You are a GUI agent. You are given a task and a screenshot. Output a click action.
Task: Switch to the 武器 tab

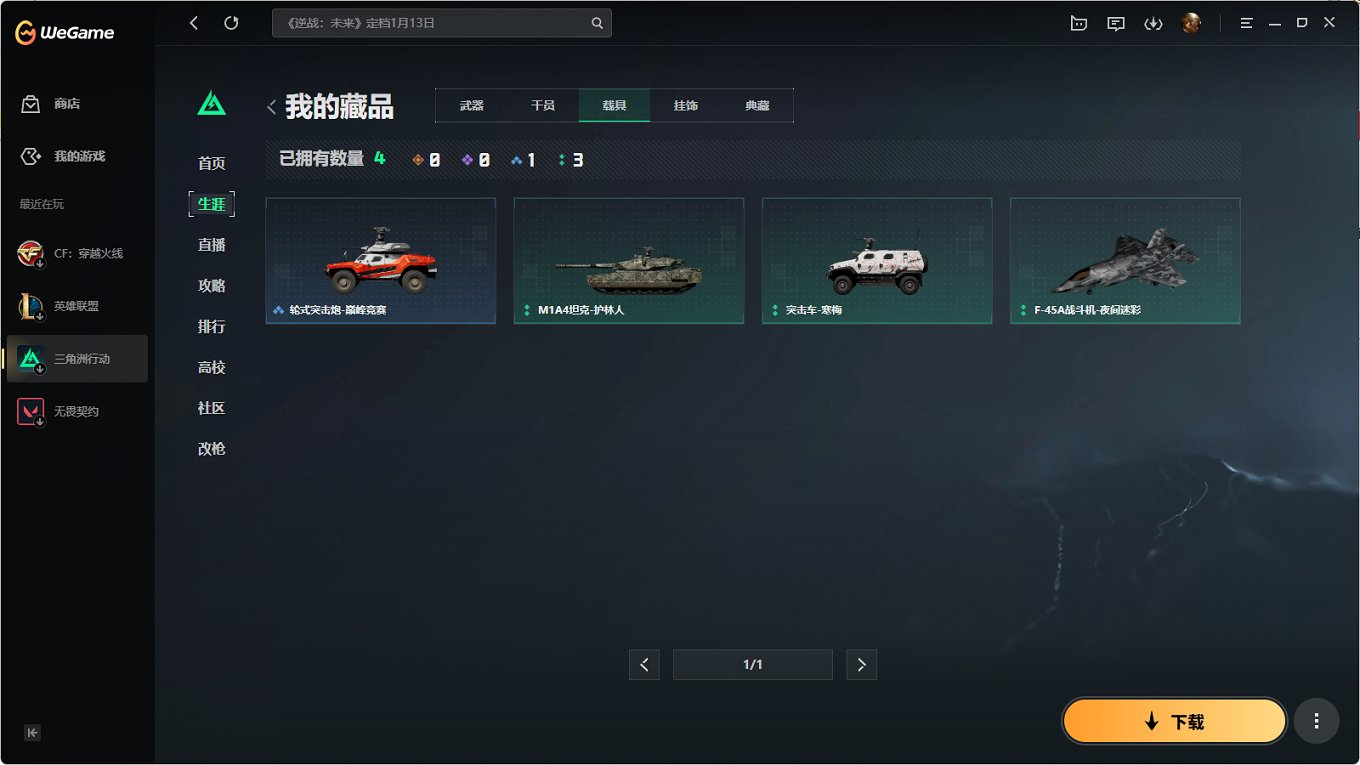coord(470,104)
